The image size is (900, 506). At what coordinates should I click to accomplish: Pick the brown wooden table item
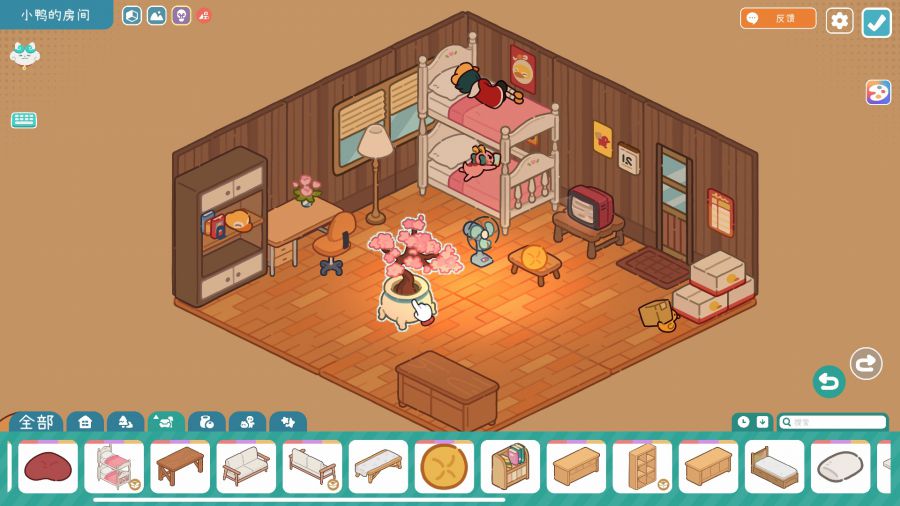[x=180, y=467]
